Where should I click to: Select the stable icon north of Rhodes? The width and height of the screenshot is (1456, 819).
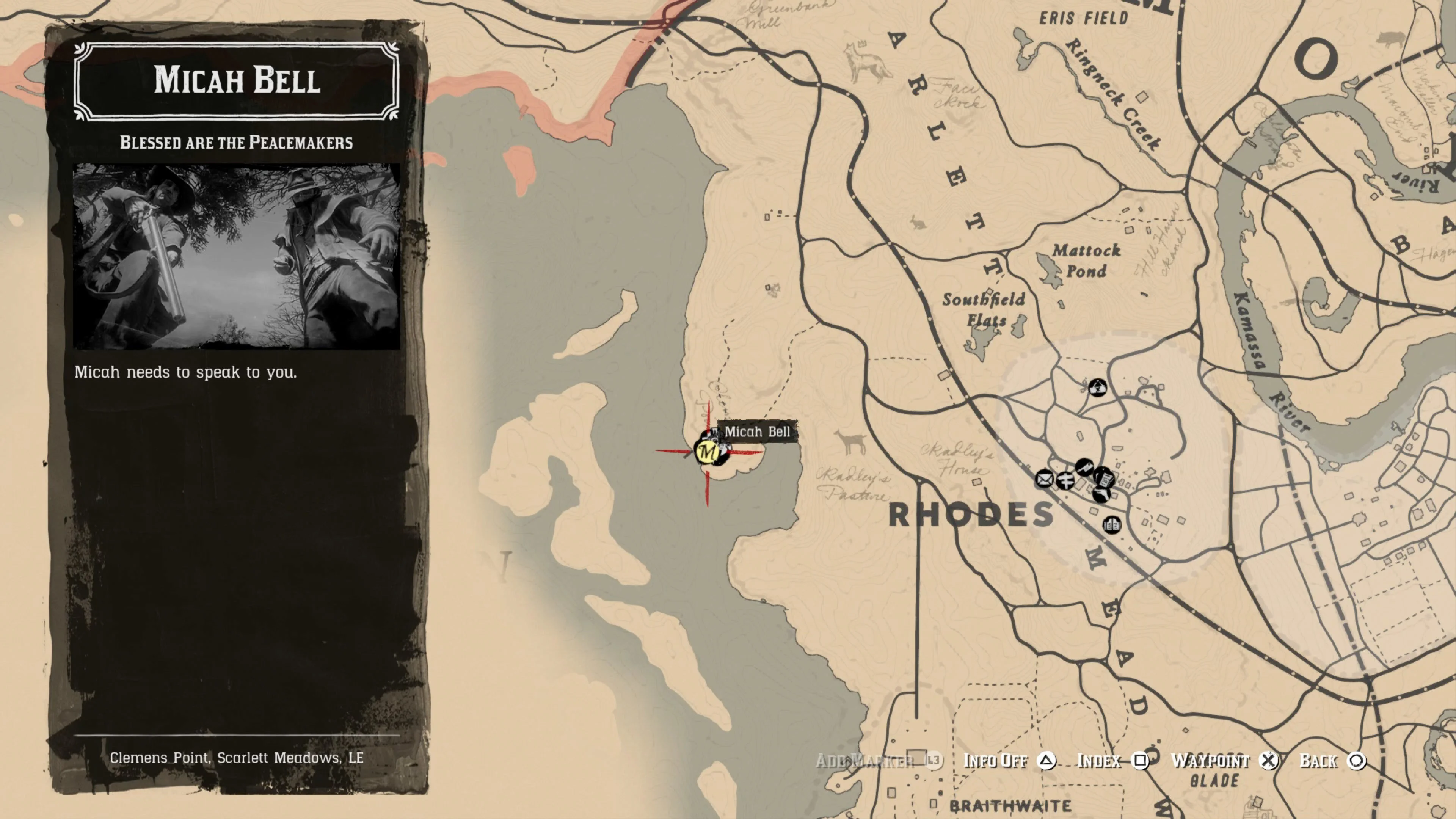tap(1098, 388)
